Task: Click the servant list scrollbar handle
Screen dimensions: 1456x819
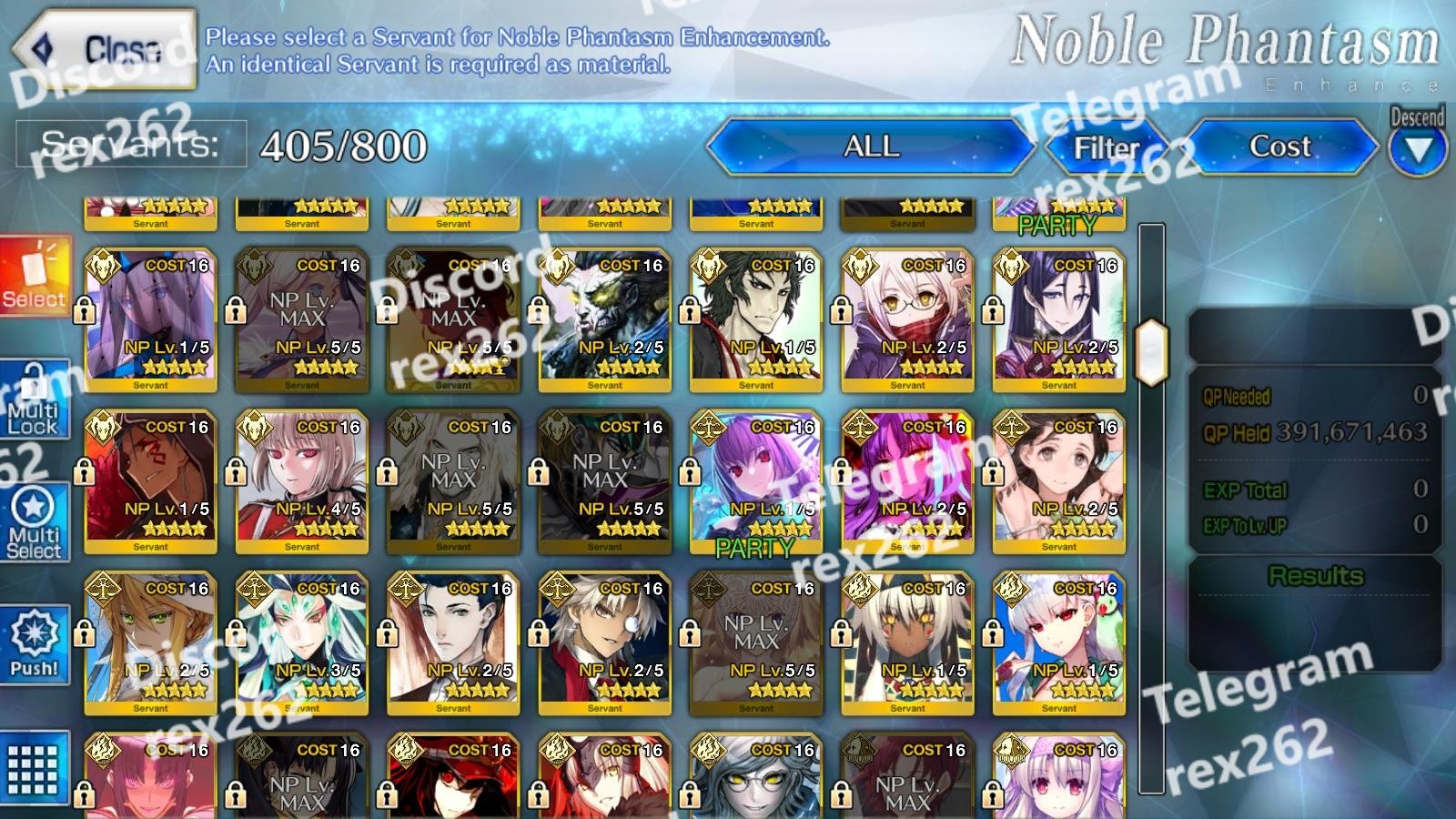Action: tap(1151, 351)
